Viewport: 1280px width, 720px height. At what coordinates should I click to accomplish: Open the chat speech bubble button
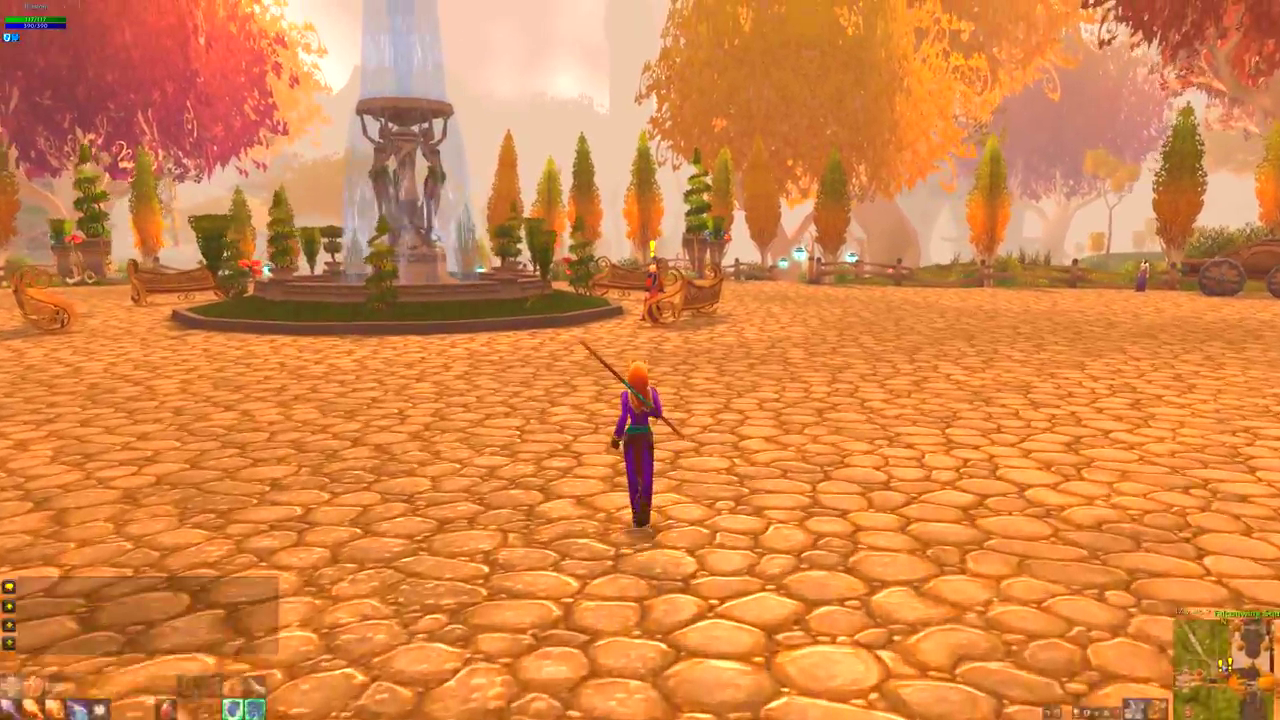pos(9,587)
